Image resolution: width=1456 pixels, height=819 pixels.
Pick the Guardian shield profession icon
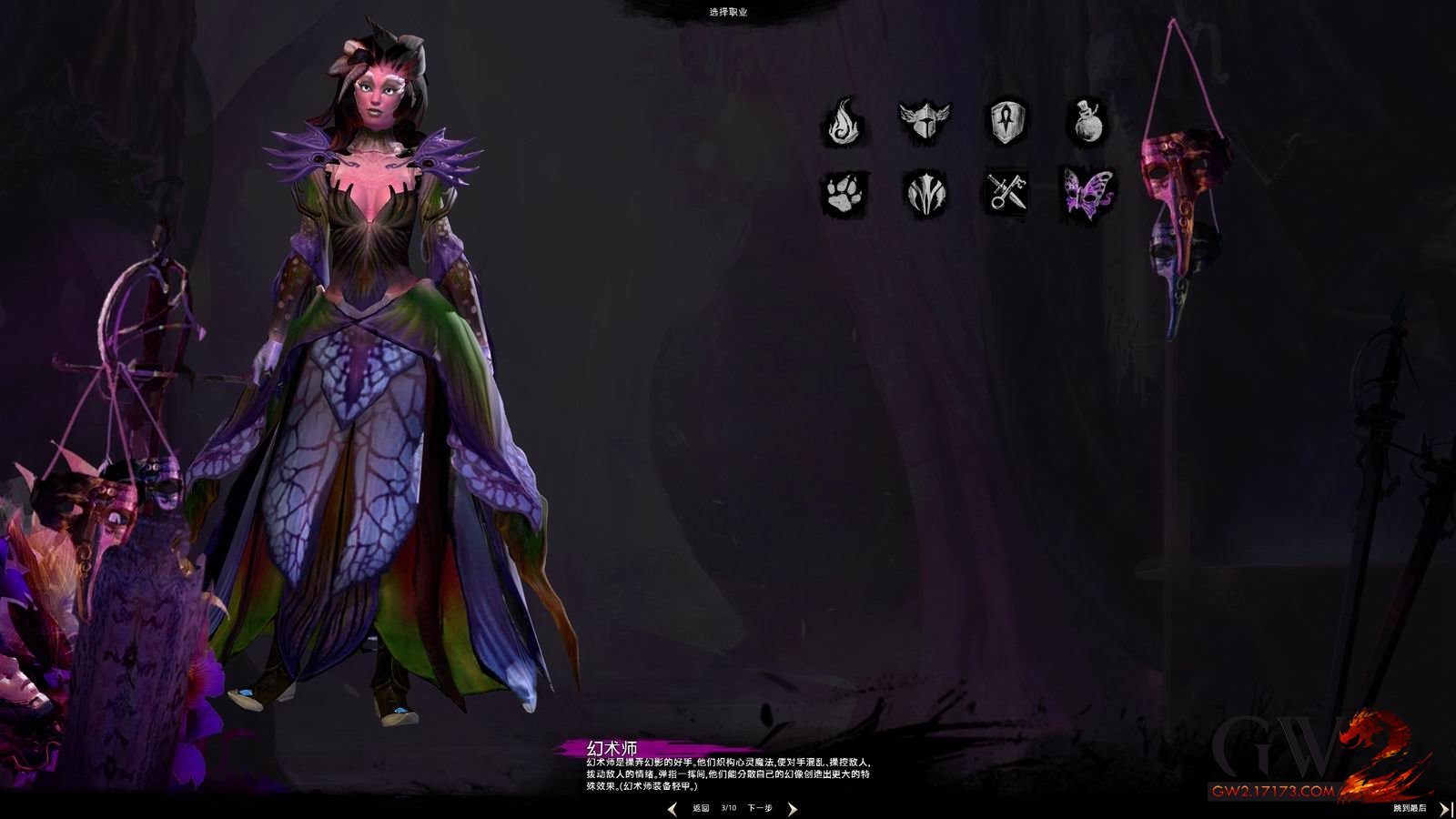[1009, 122]
